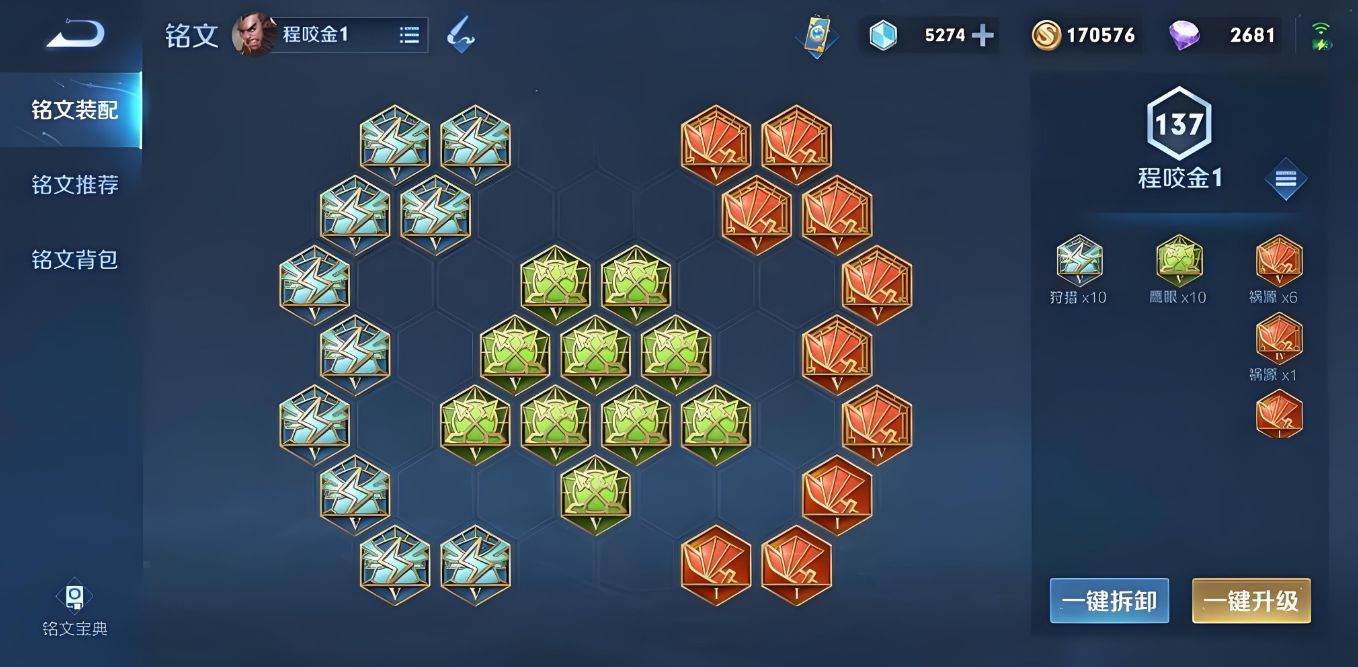Click 一键升级 to upgrade all runes

[x=1251, y=601]
